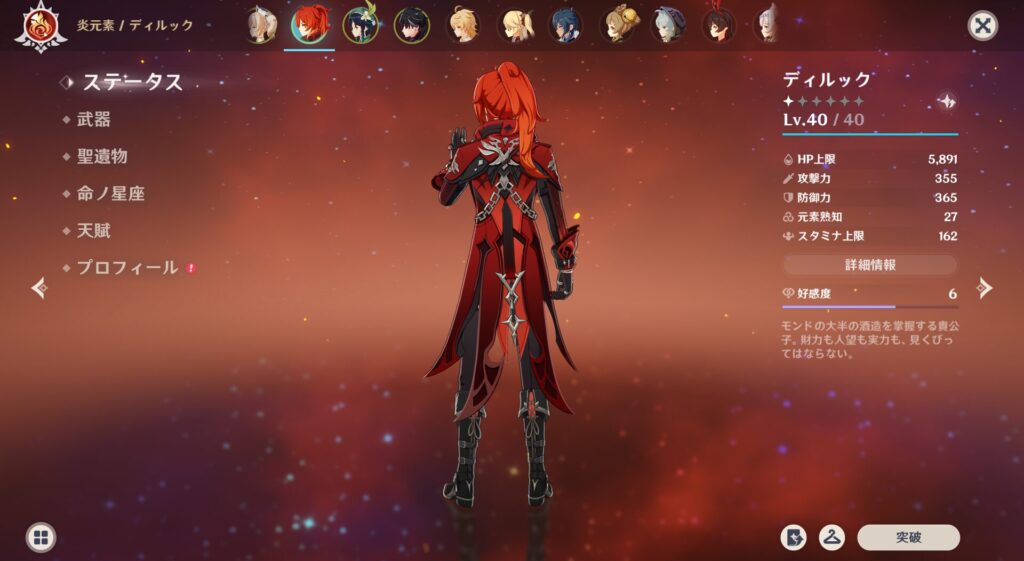Pick the blonde twin-tail Fischl portrait
This screenshot has width=1024, height=561.
pos(514,25)
